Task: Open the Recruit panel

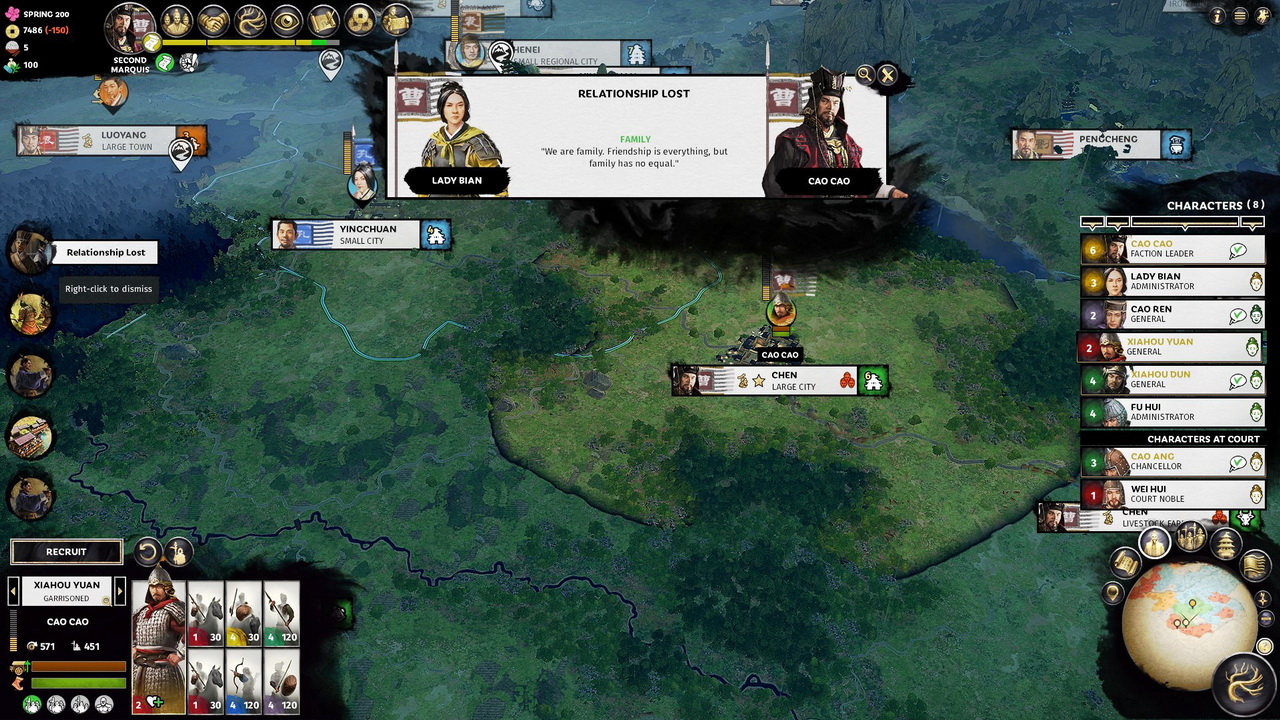Action: click(66, 551)
